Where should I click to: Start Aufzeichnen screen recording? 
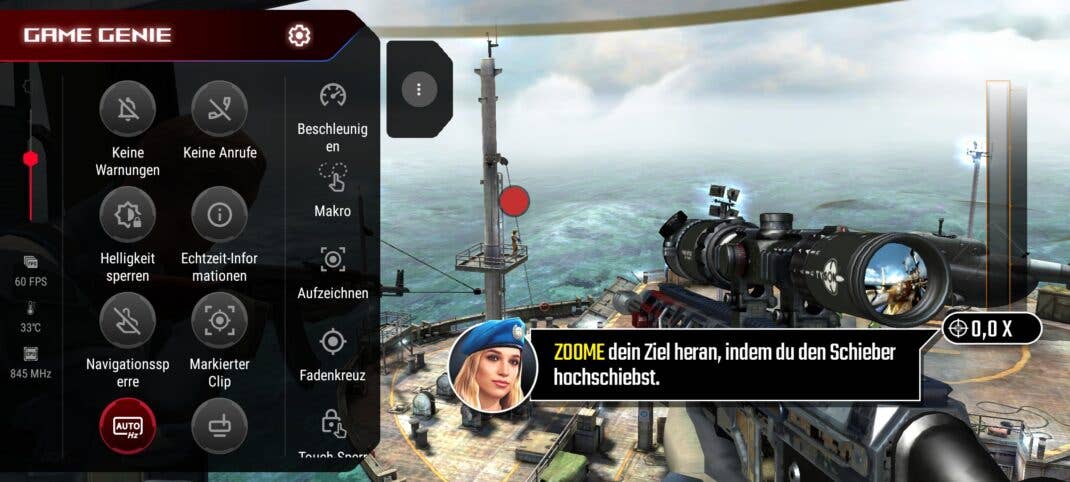click(x=333, y=260)
